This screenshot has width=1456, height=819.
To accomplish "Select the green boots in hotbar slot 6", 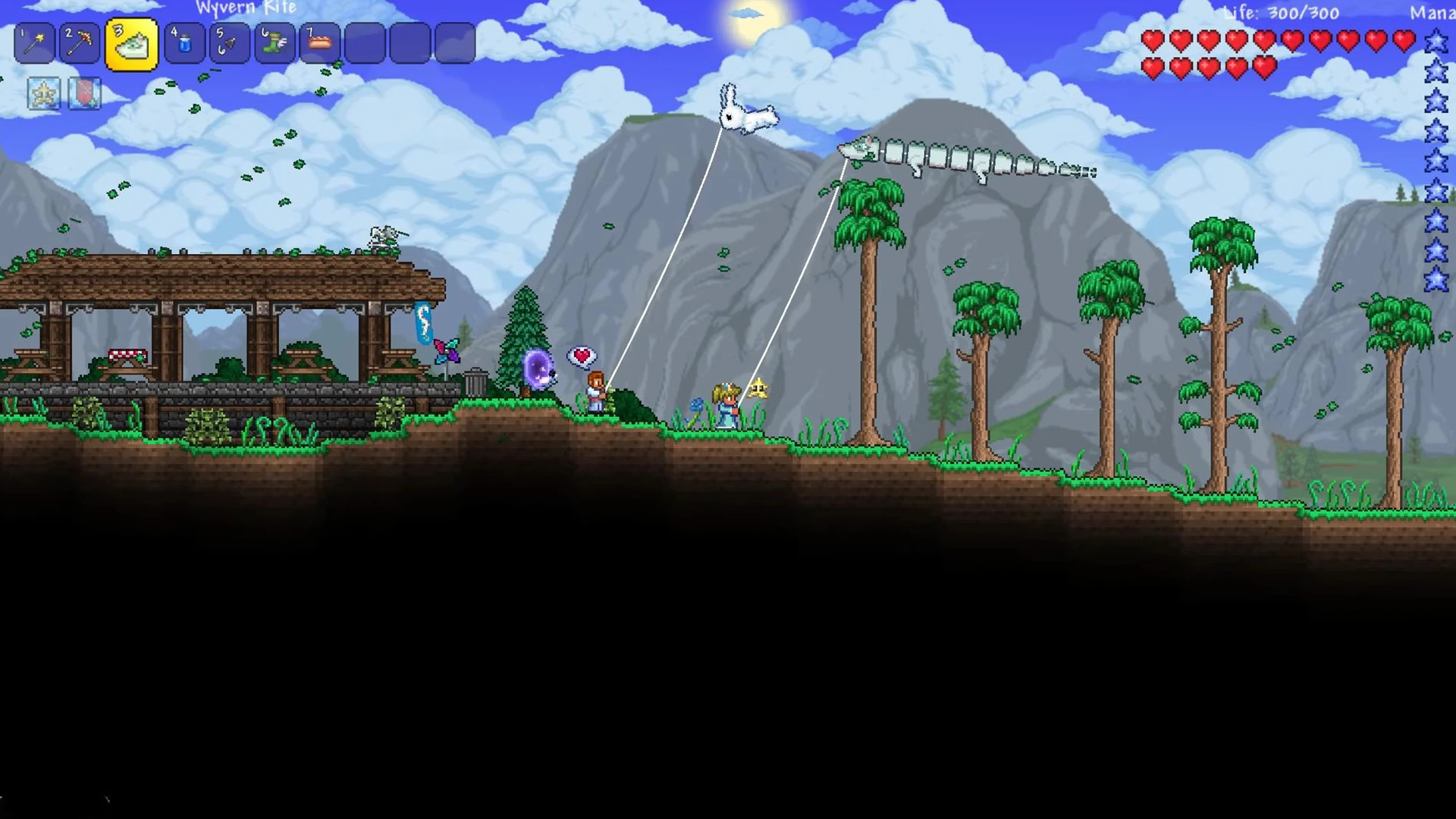I will pos(273,43).
